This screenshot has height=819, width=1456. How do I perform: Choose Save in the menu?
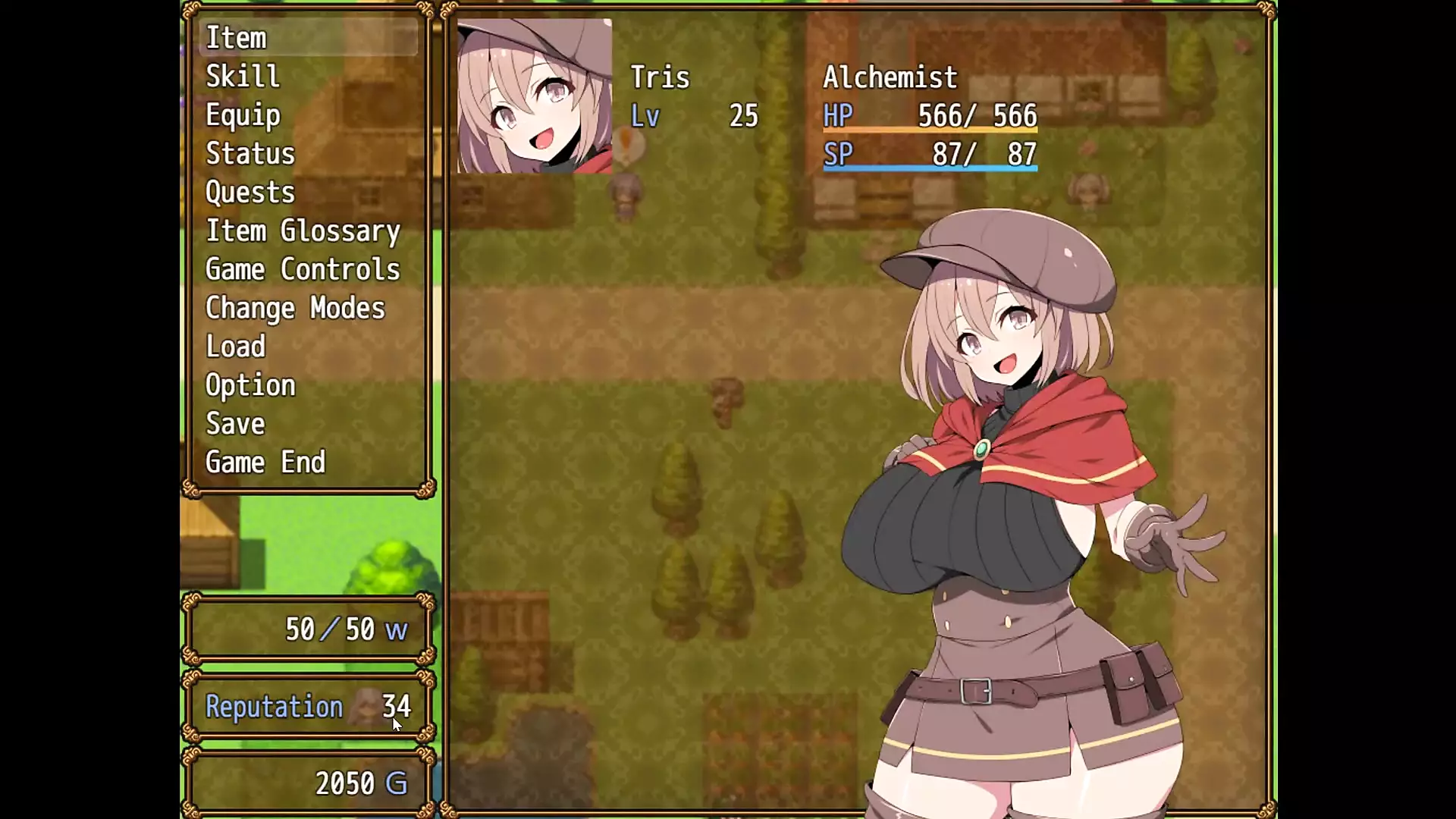(x=236, y=425)
